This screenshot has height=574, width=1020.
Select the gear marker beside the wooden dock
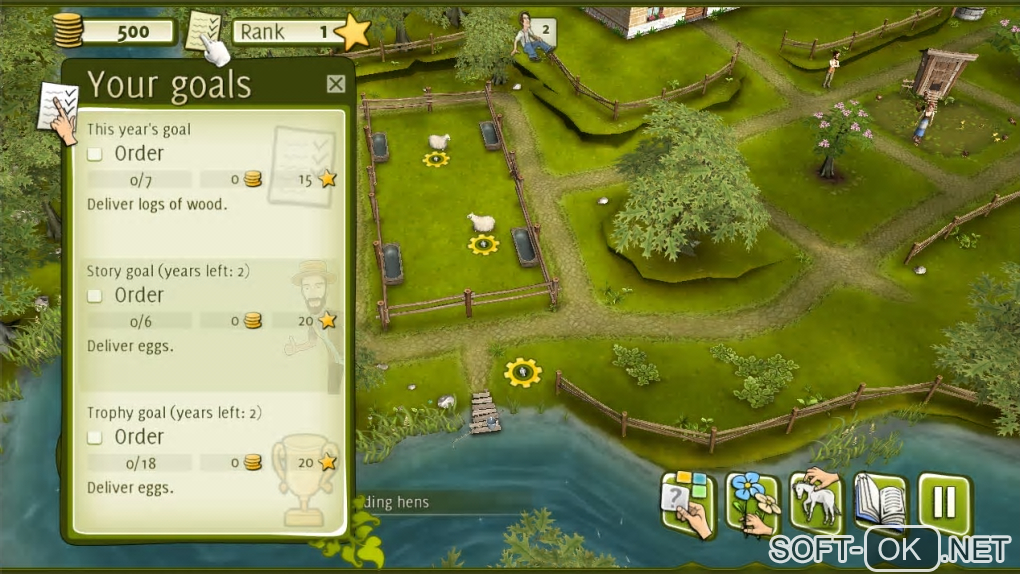[x=522, y=372]
